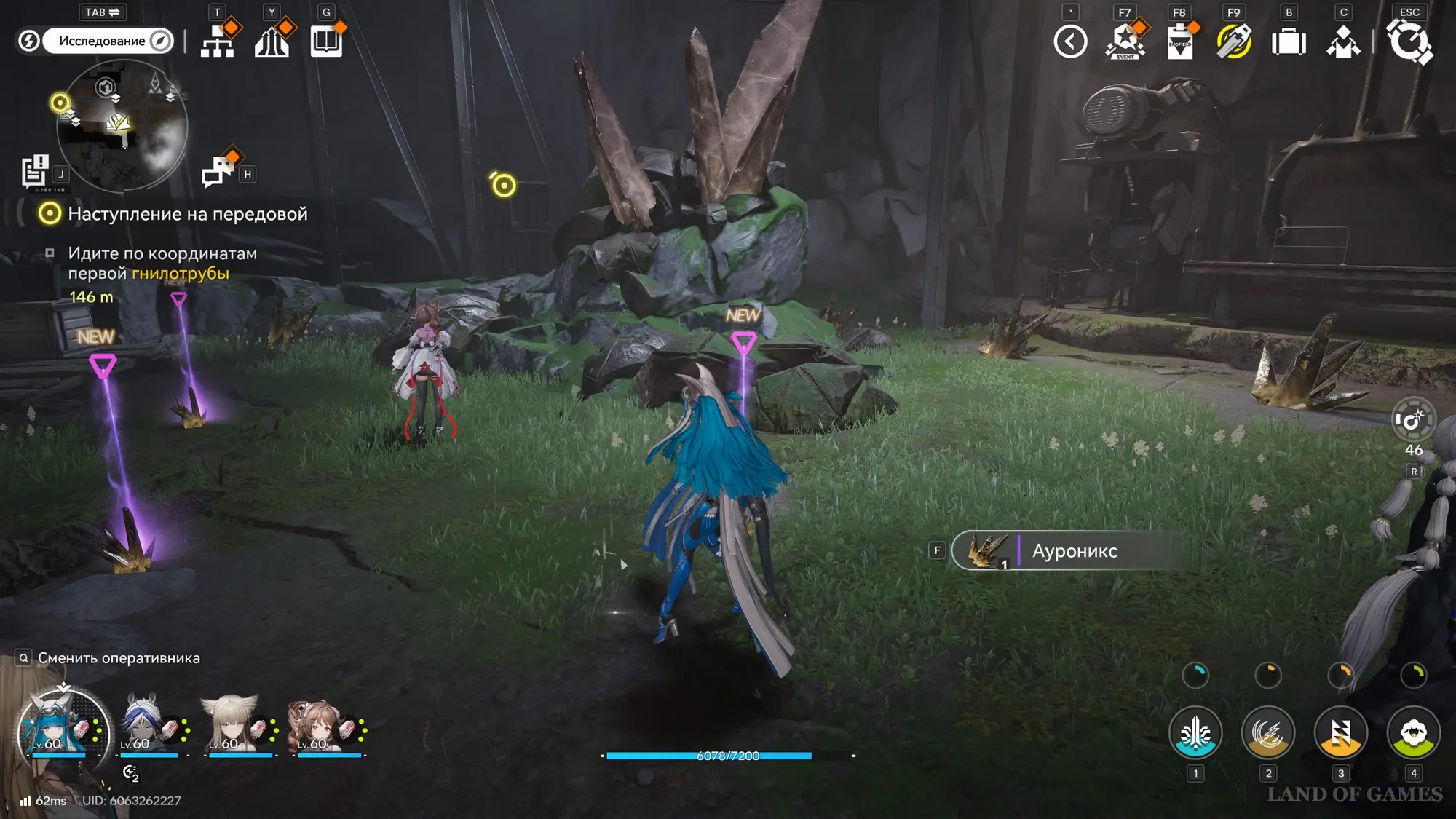This screenshot has height=819, width=1456.
Task: Open the yellow circular ticket icon
Action: click(1234, 41)
